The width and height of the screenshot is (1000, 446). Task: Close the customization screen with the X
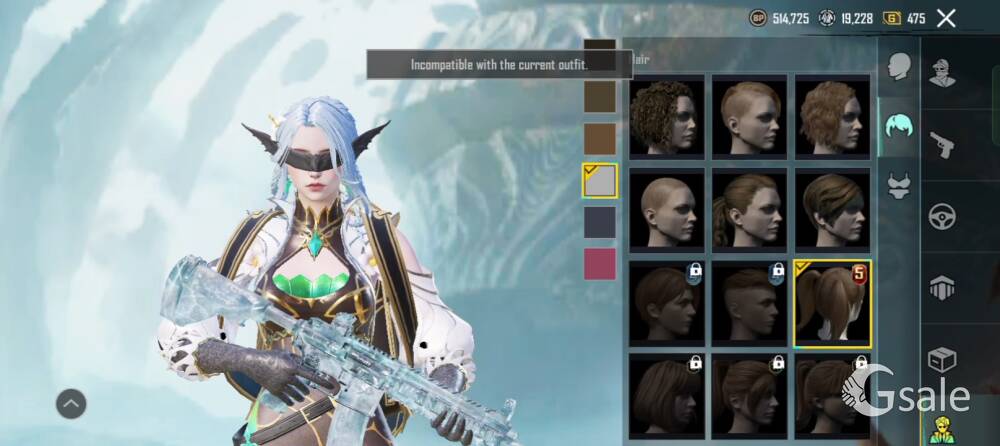[946, 18]
